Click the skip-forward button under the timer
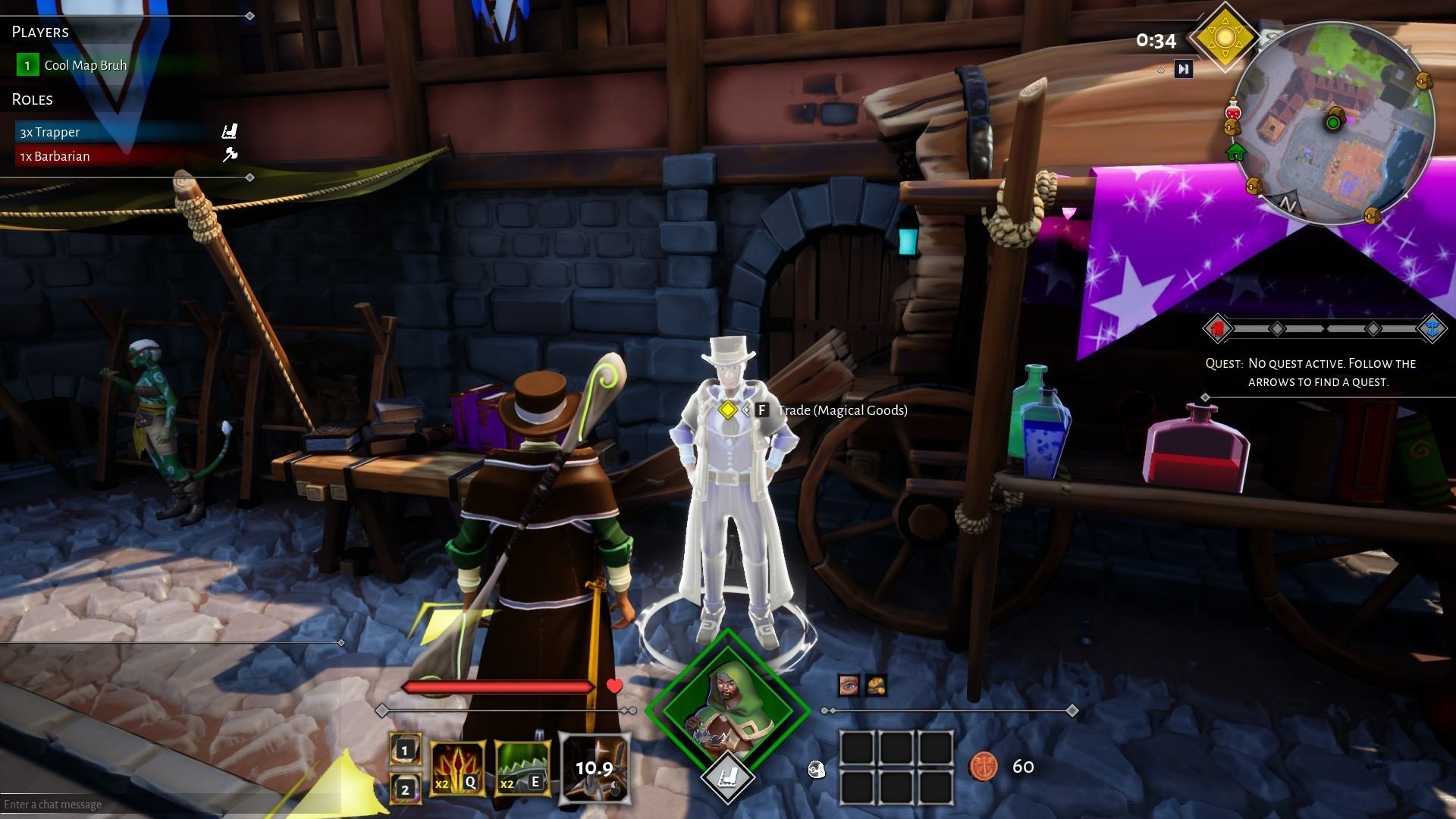 1183,70
